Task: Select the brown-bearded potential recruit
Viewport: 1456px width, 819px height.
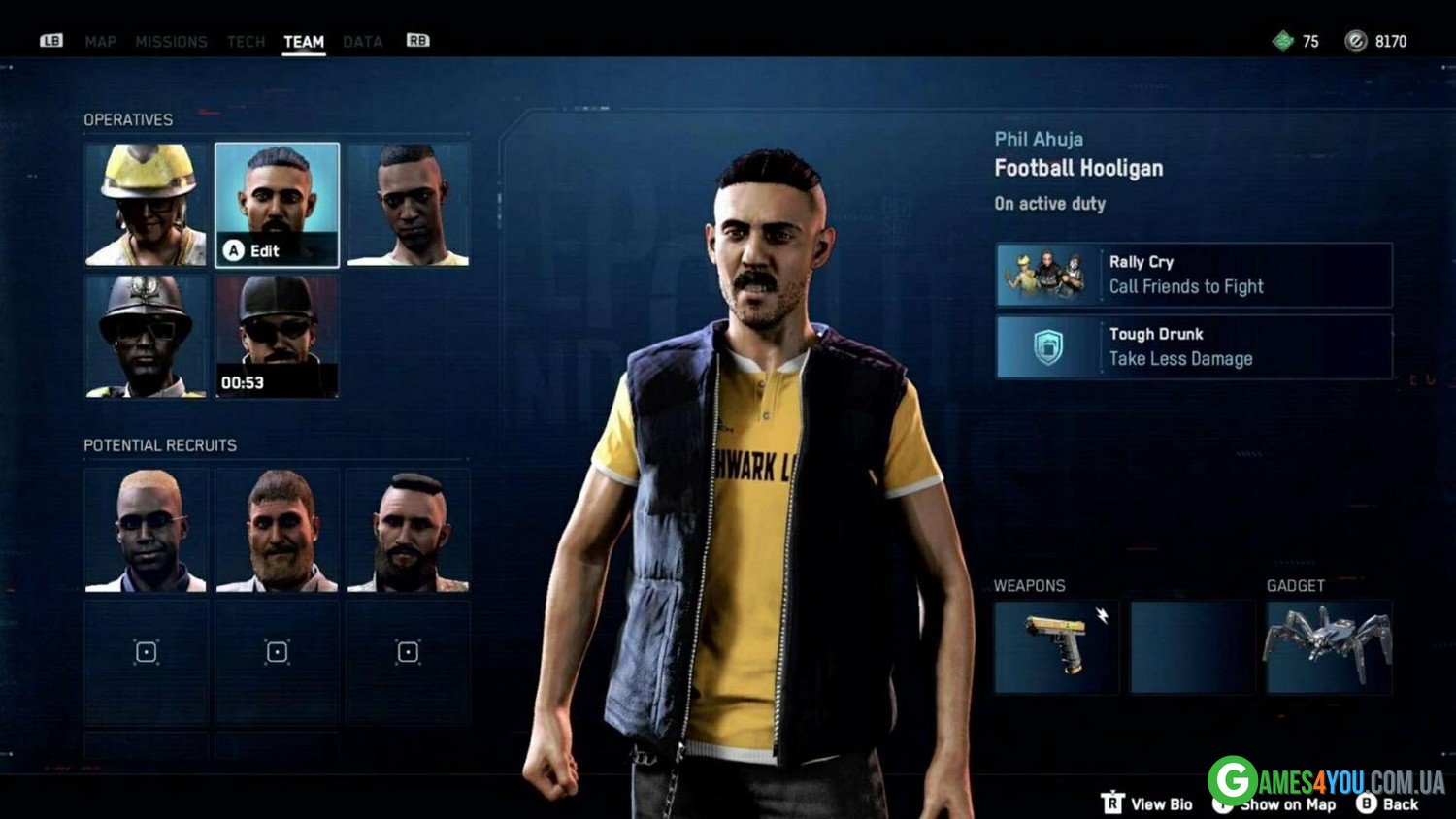Action: point(278,531)
